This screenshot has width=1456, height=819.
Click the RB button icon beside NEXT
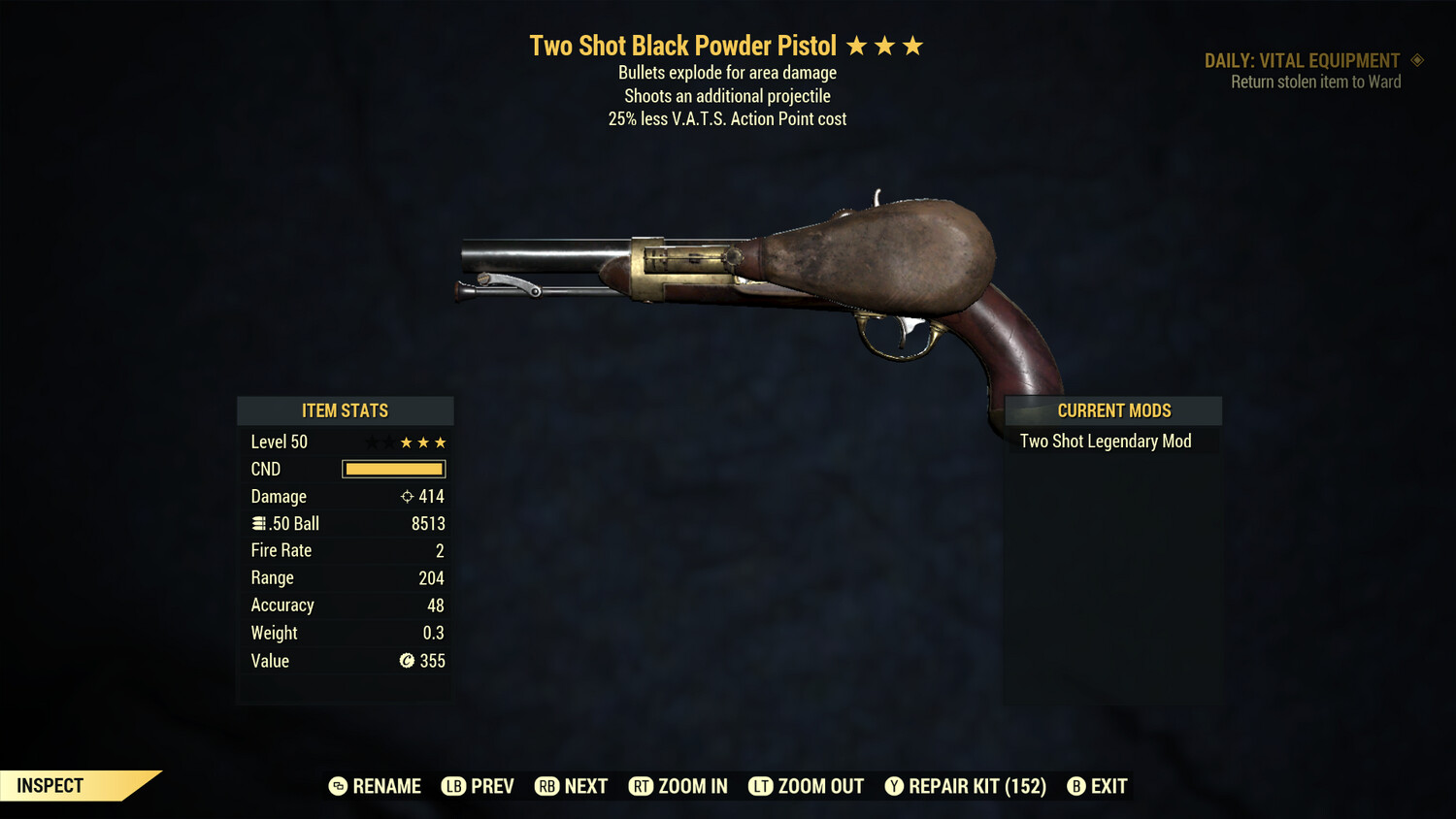pos(546,786)
